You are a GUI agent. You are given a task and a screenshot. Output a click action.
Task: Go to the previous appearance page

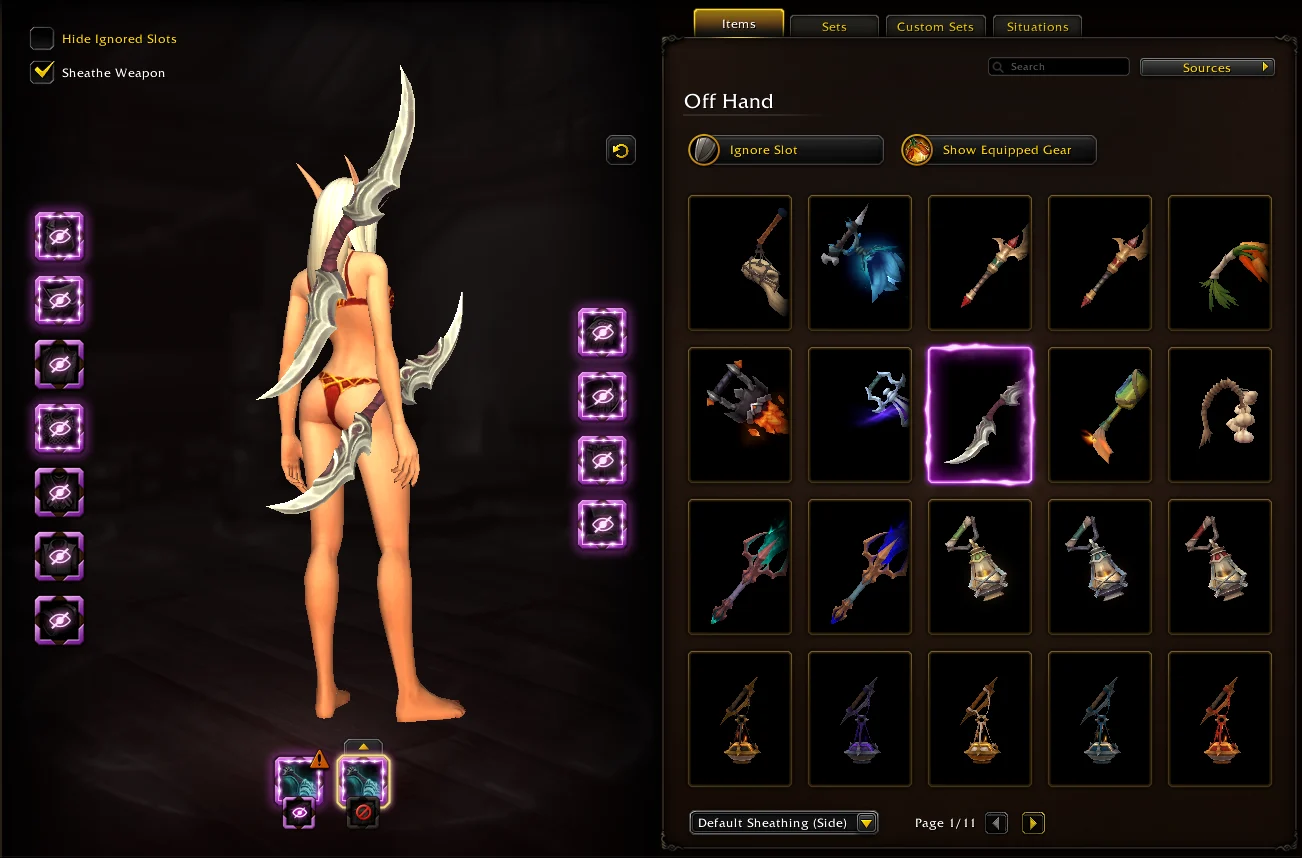pos(996,823)
